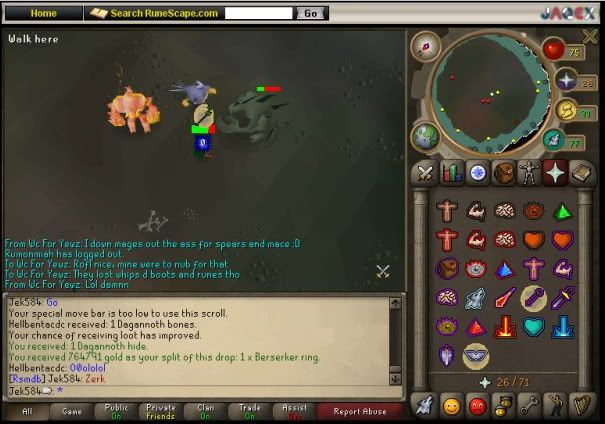Focus the Search RuneScape.com text field
Screen dimensions: 605x424
coord(258,13)
